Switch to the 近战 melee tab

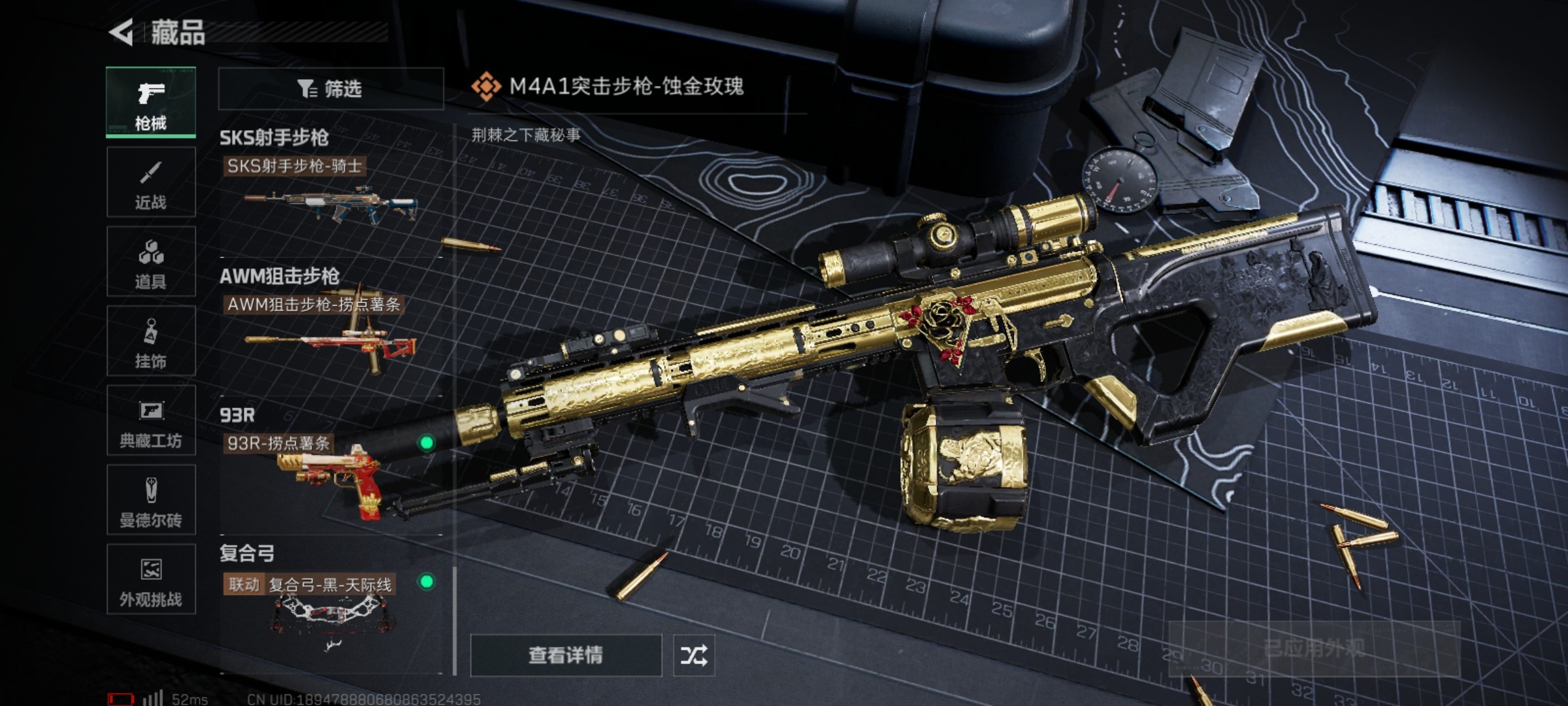[x=151, y=182]
